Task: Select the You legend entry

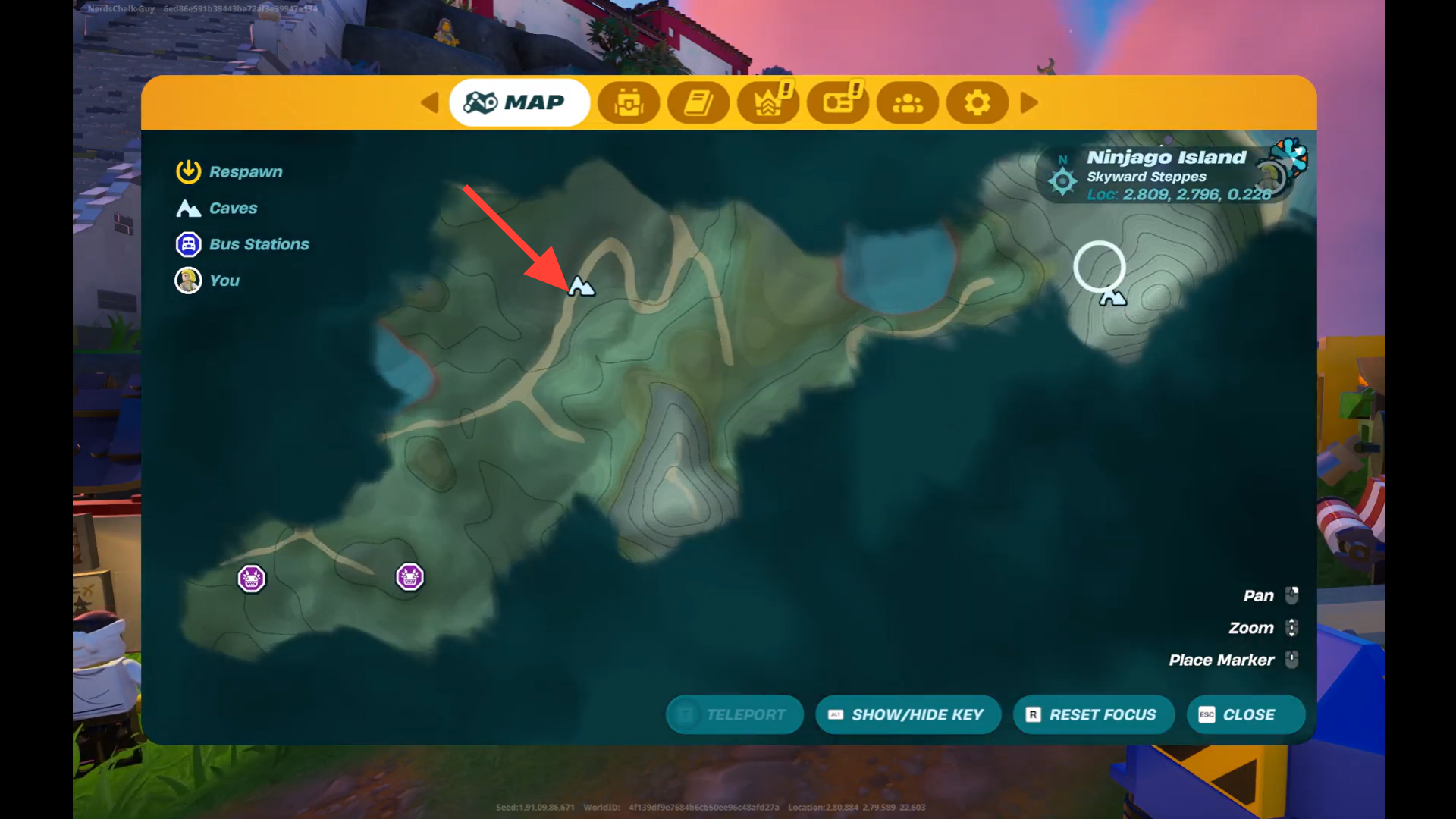Action: 207,281
